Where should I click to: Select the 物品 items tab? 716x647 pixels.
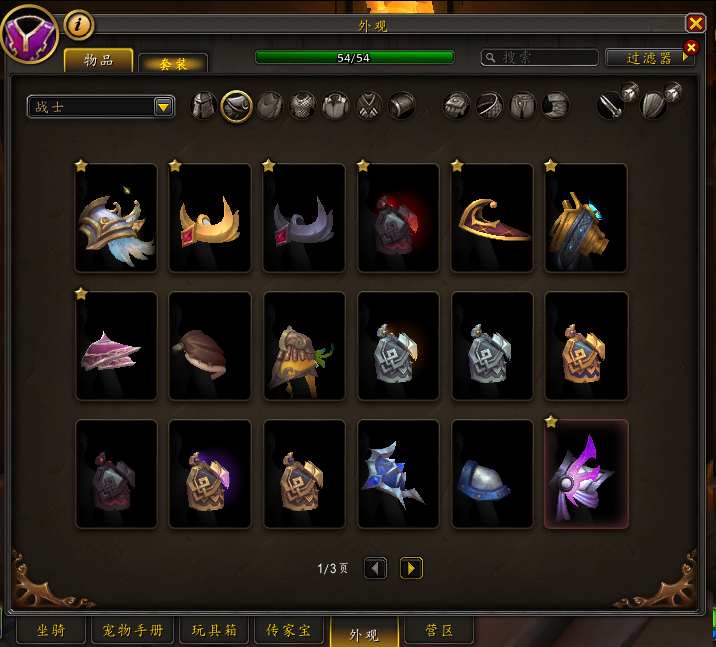pyautogui.click(x=99, y=61)
